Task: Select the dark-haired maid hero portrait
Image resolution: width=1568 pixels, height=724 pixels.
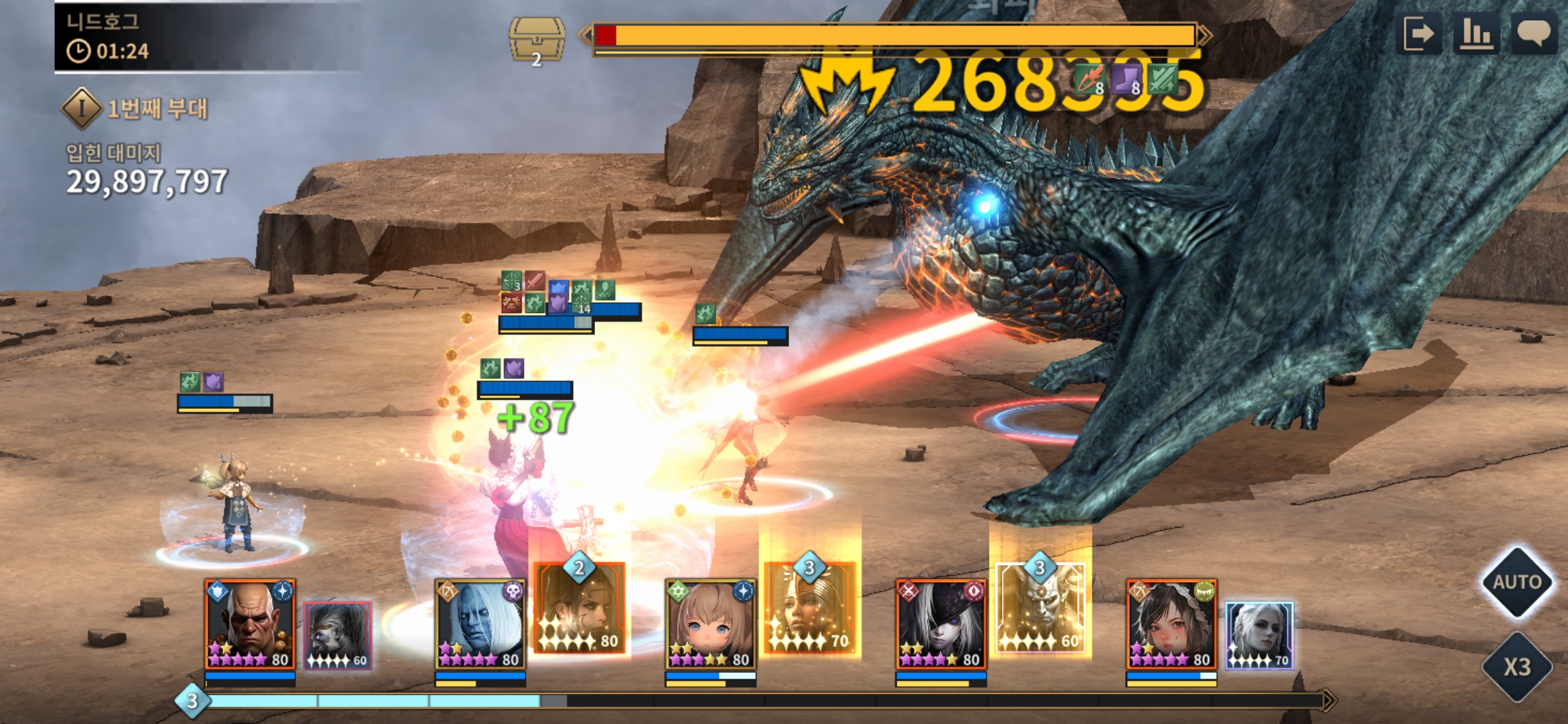Action: [1171, 624]
